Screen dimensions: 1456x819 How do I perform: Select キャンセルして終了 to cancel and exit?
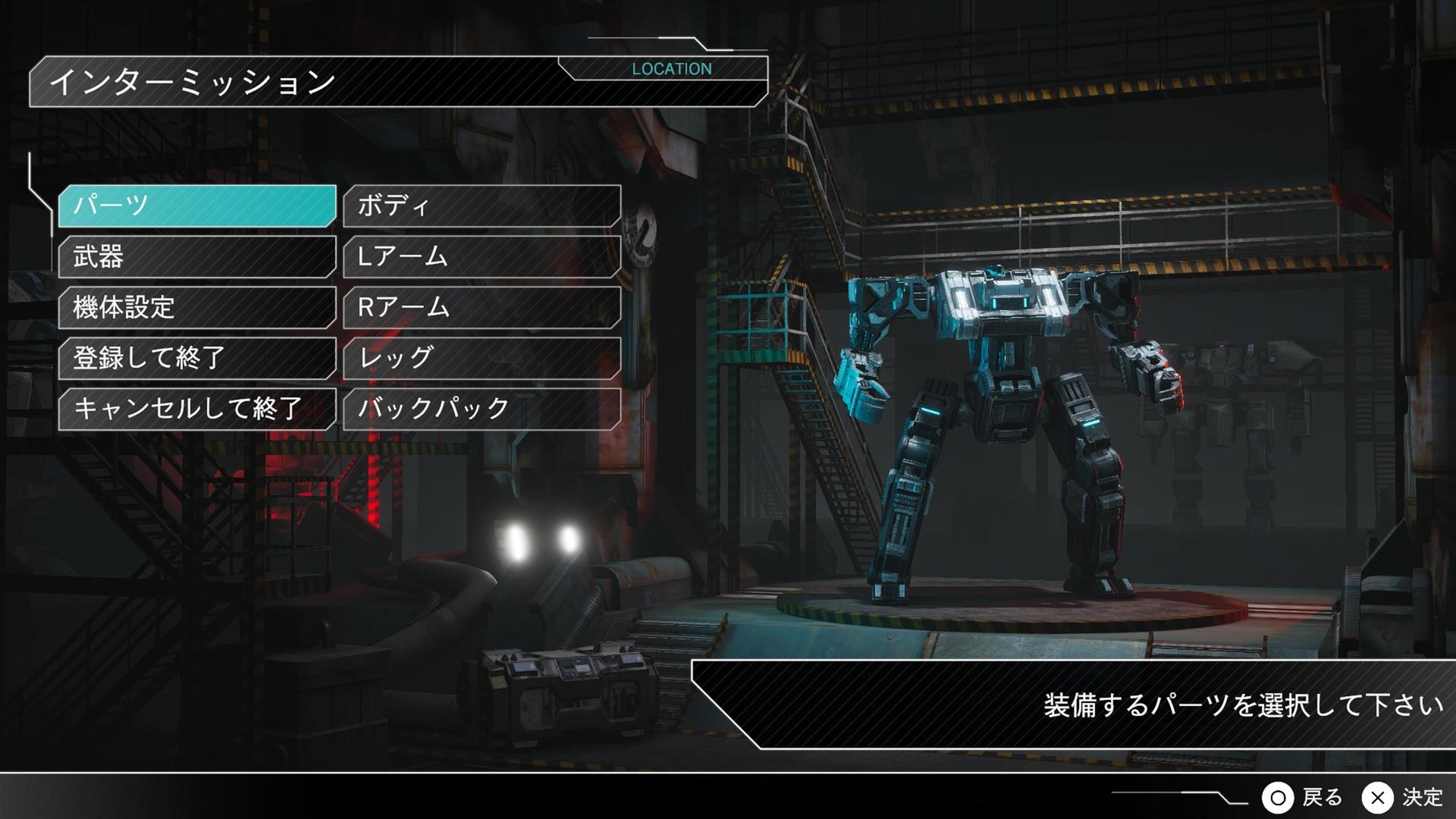click(x=197, y=409)
